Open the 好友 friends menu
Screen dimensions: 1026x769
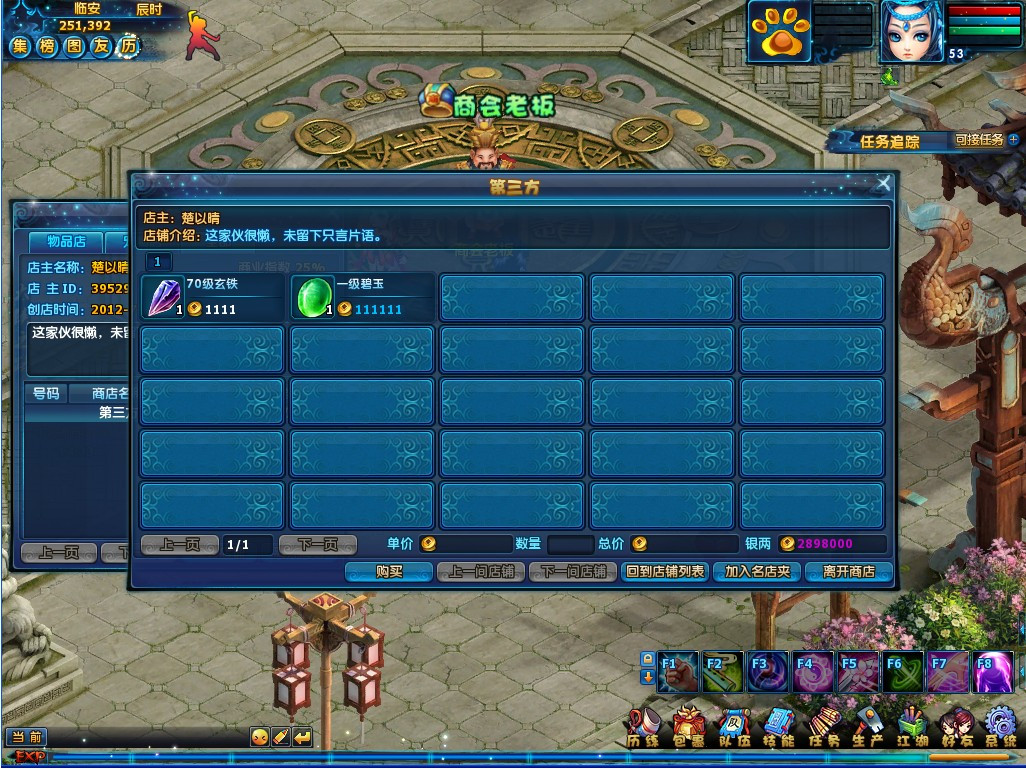(956, 726)
